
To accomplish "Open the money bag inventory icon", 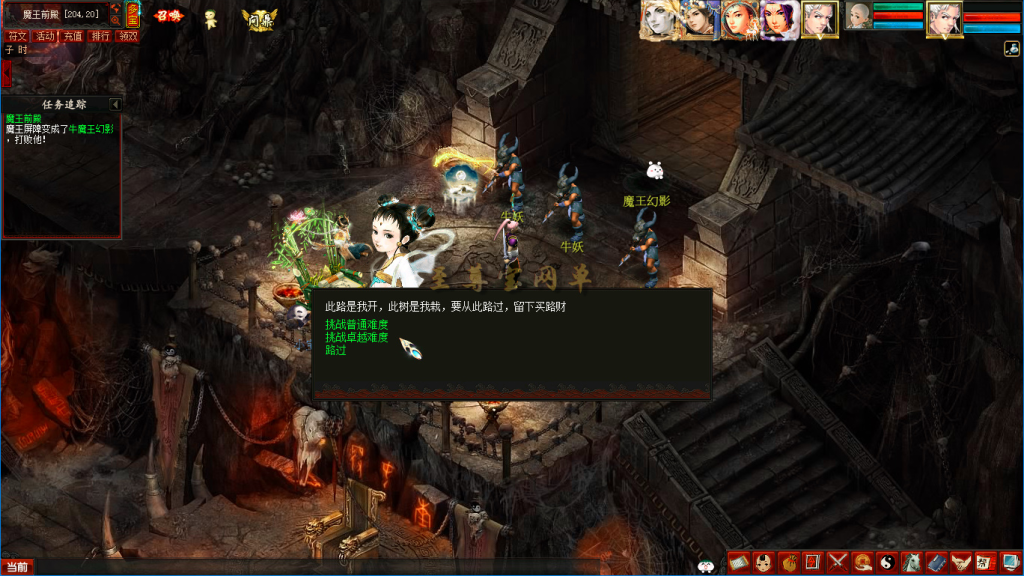I will click(x=787, y=563).
